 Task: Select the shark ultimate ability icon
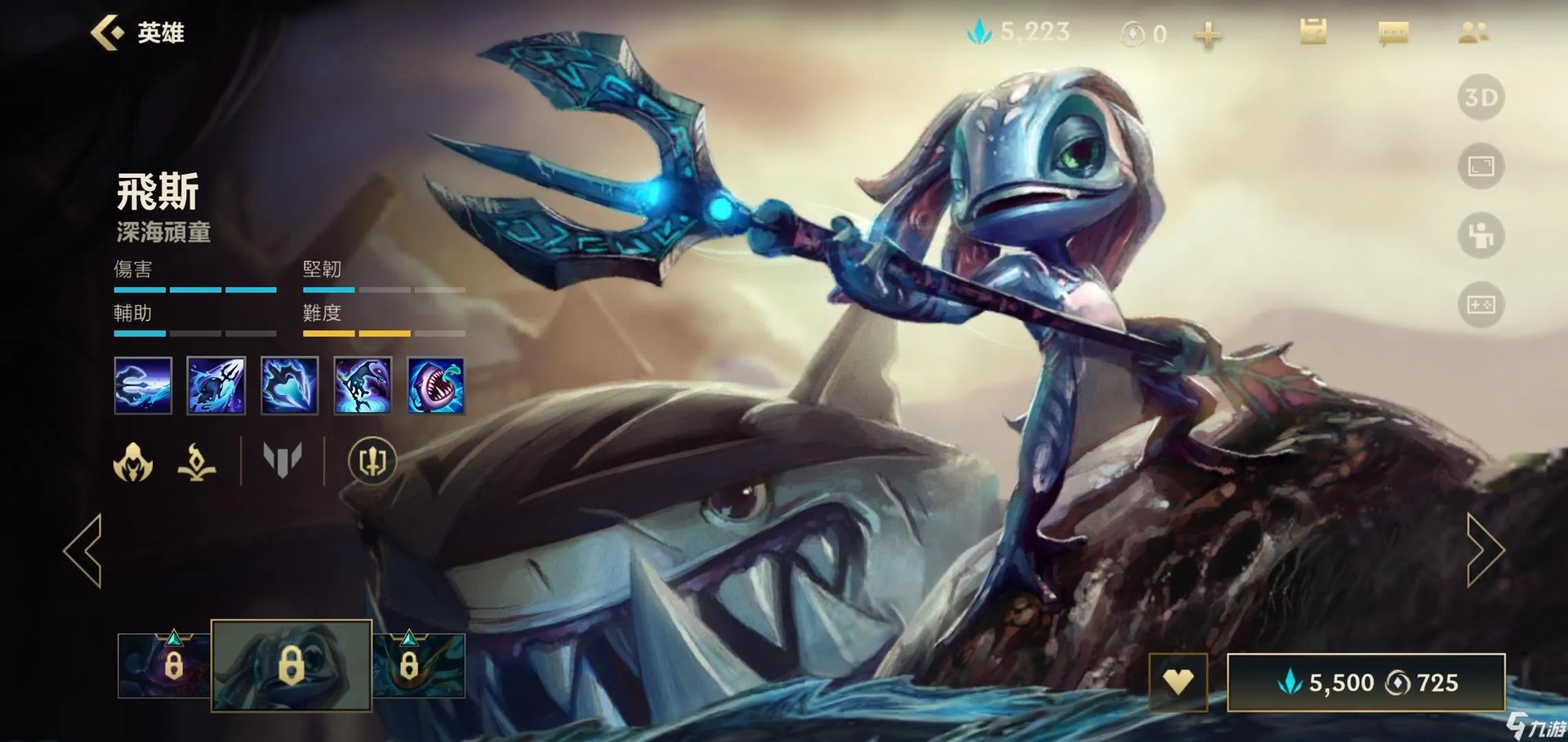(436, 385)
